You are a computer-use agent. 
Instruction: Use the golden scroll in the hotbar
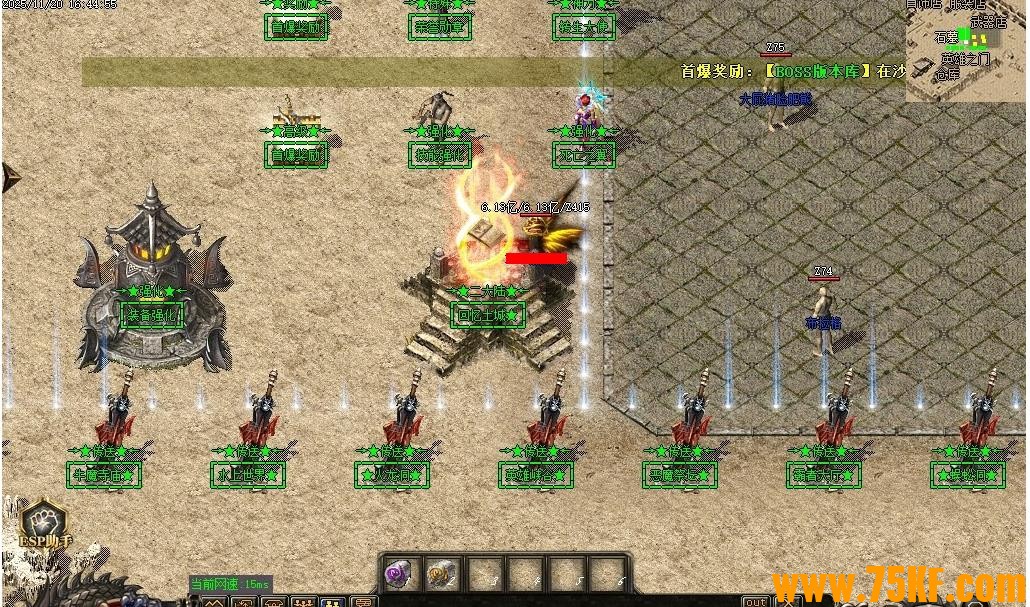pos(441,574)
